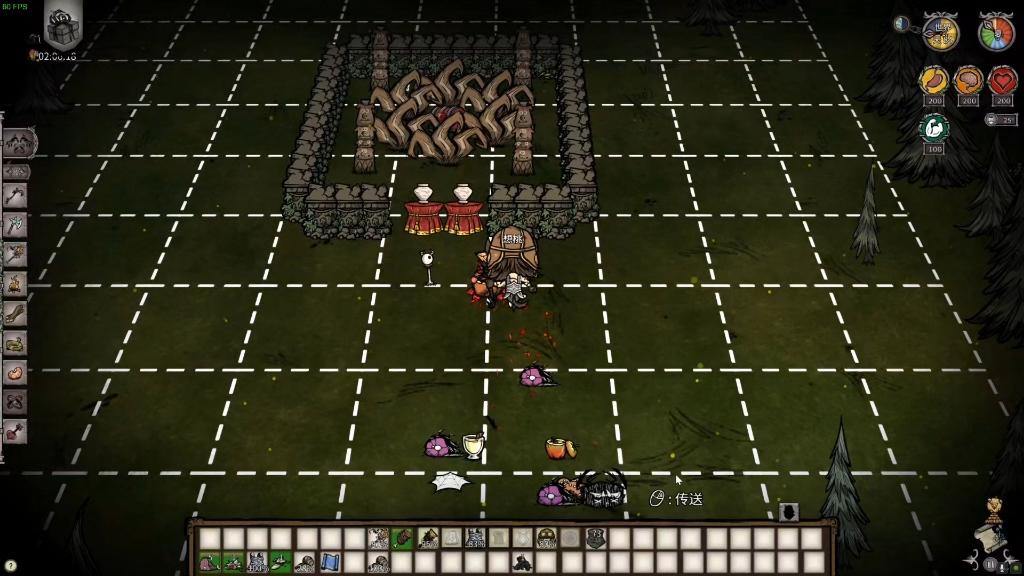Select the football helmet inventory slot
1024x576 pixels.
(546, 538)
